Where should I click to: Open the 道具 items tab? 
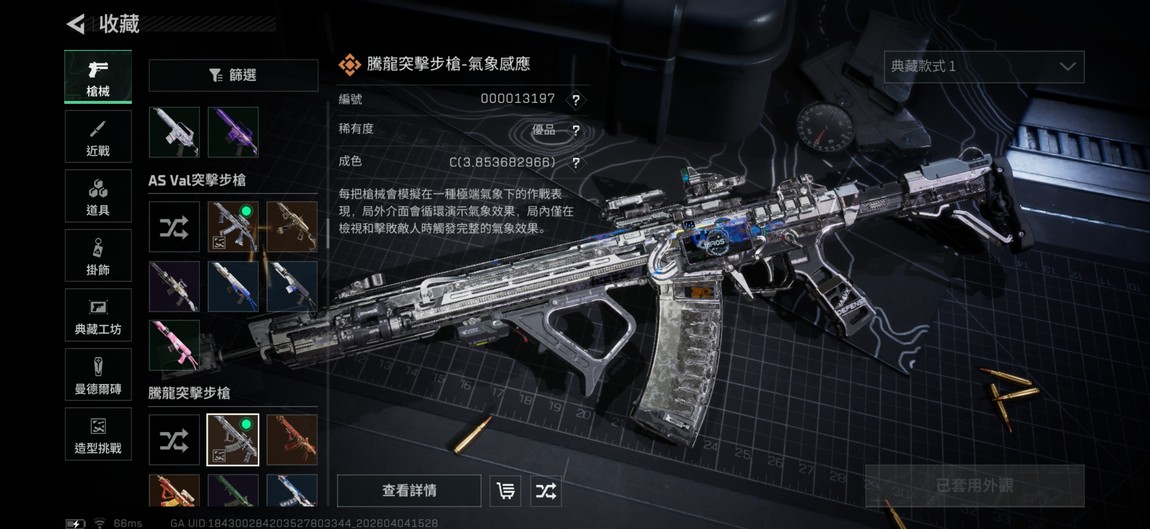click(98, 196)
